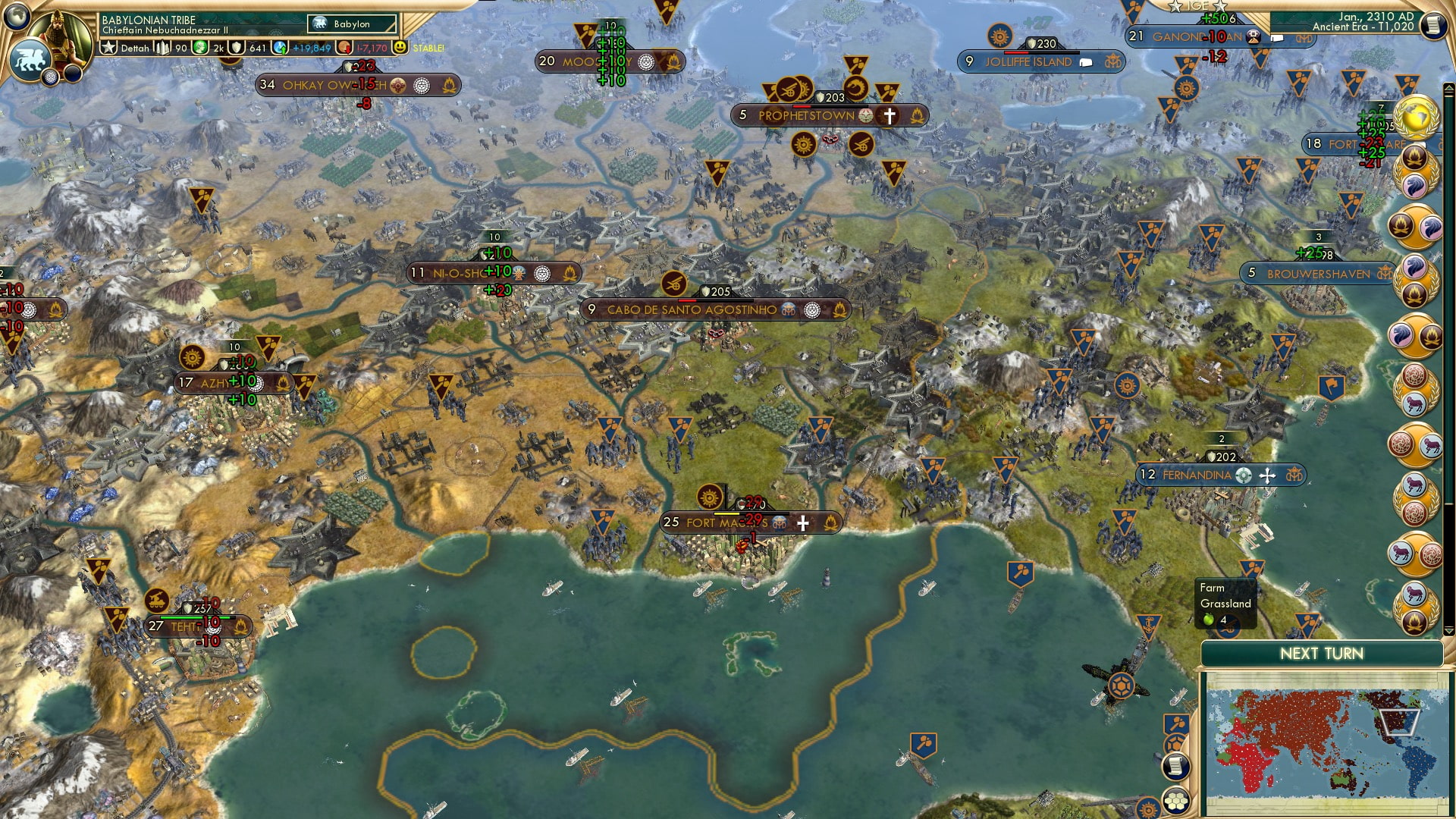Click the golden age star beside Dettah

coord(109,47)
